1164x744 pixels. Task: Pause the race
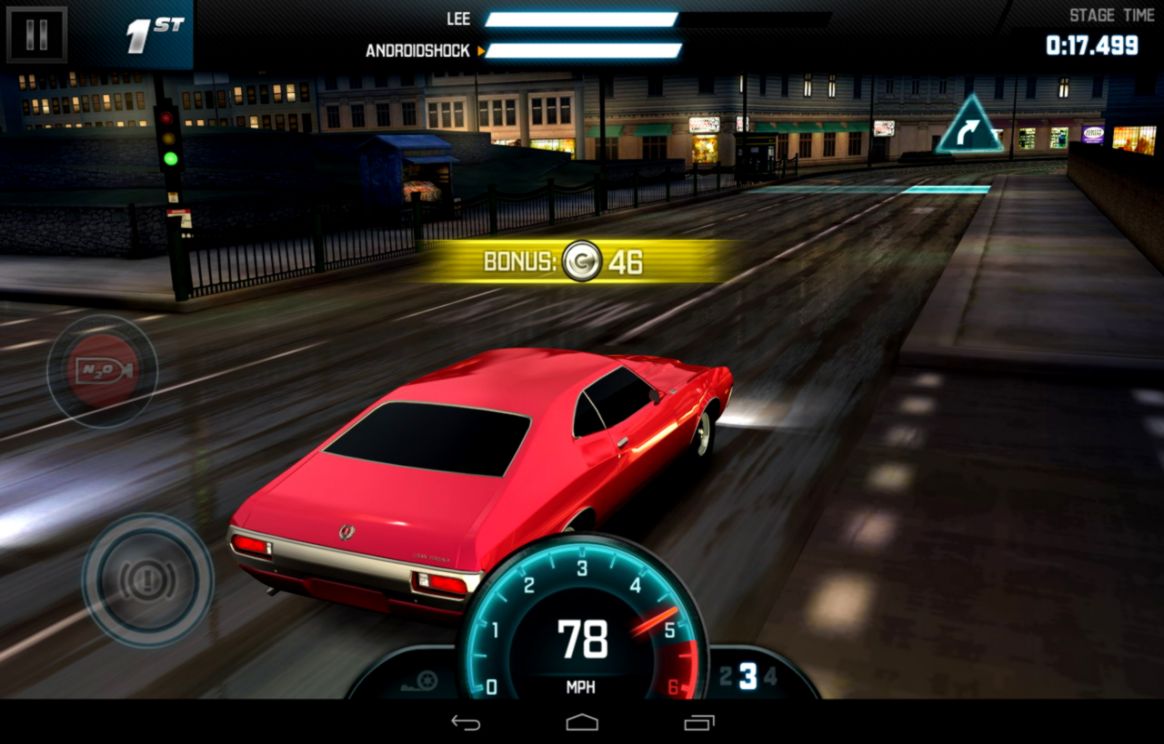pyautogui.click(x=37, y=35)
